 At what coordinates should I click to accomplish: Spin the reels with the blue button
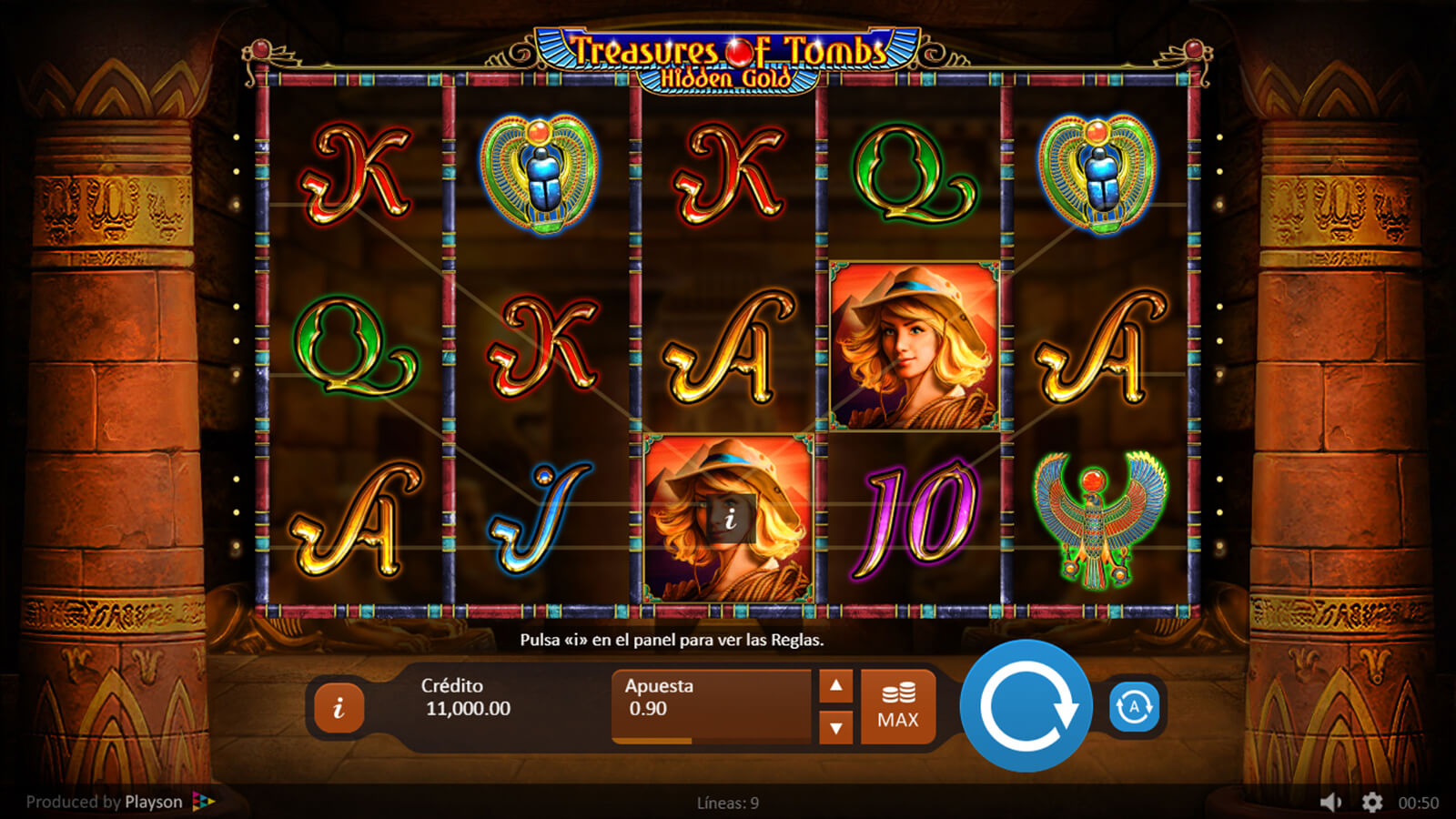click(1026, 705)
